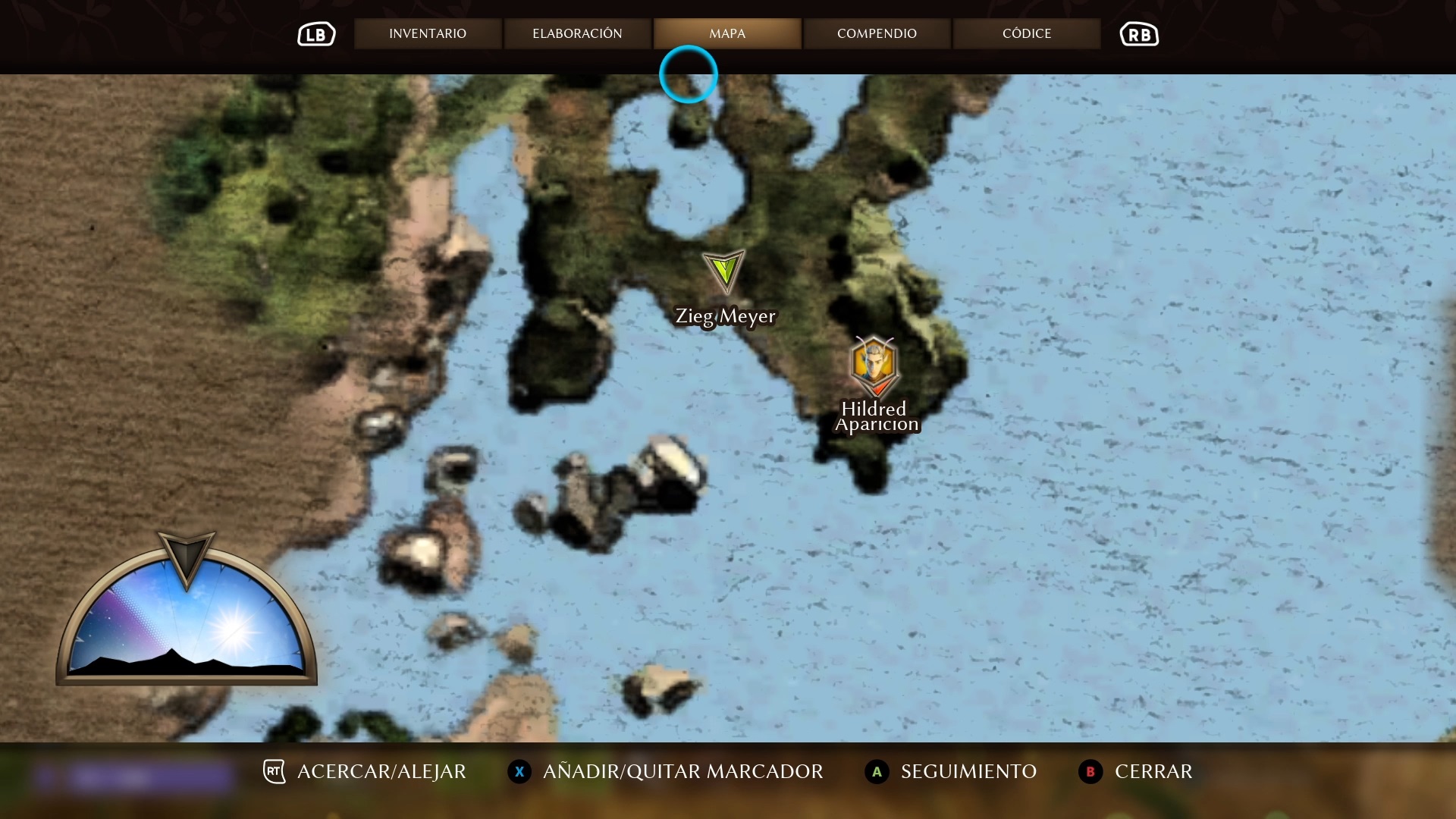1456x819 pixels.
Task: Click the day-night sky dial
Action: pos(187,618)
